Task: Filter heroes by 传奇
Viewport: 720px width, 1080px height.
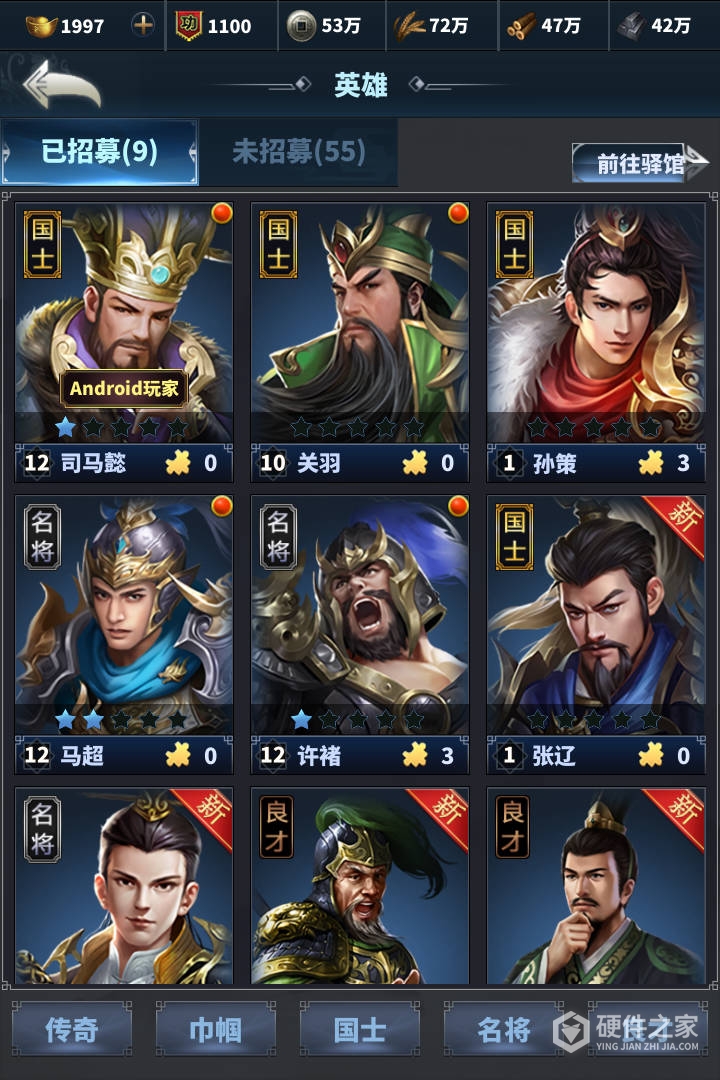Action: click(72, 1030)
